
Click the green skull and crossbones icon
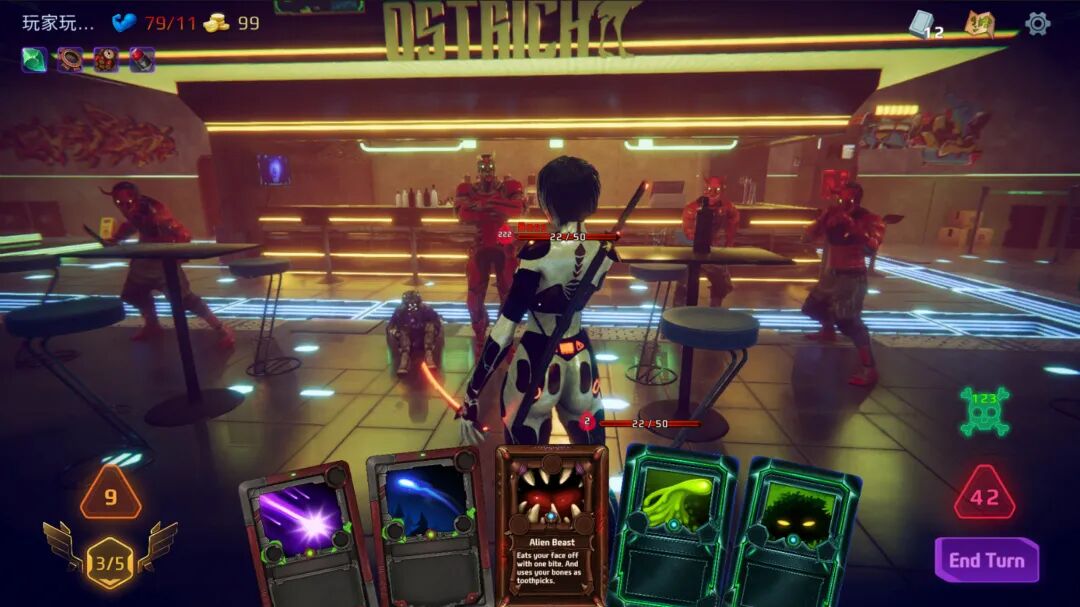click(984, 410)
